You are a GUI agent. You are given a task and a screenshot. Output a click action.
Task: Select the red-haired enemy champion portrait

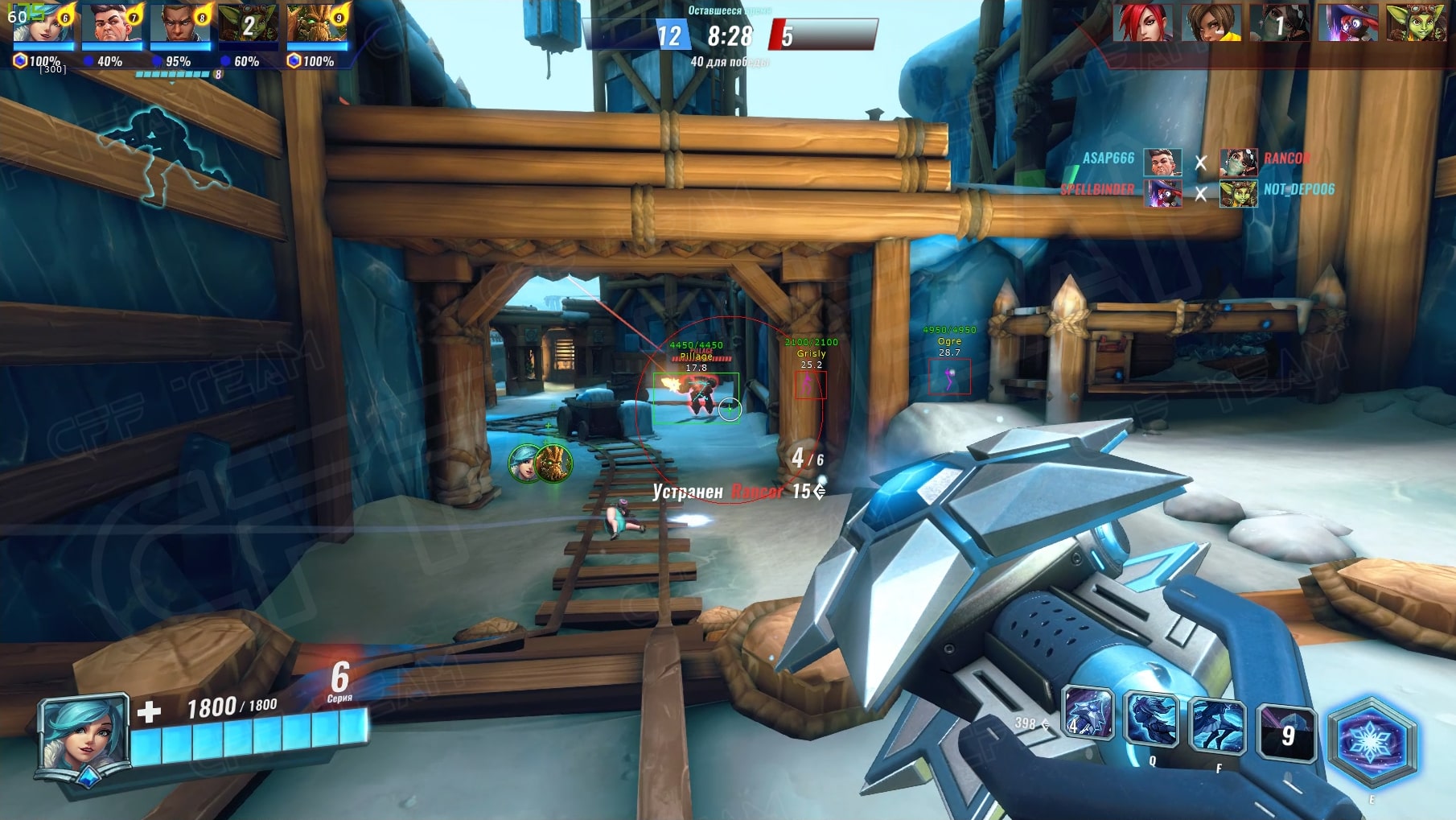click(x=1143, y=23)
